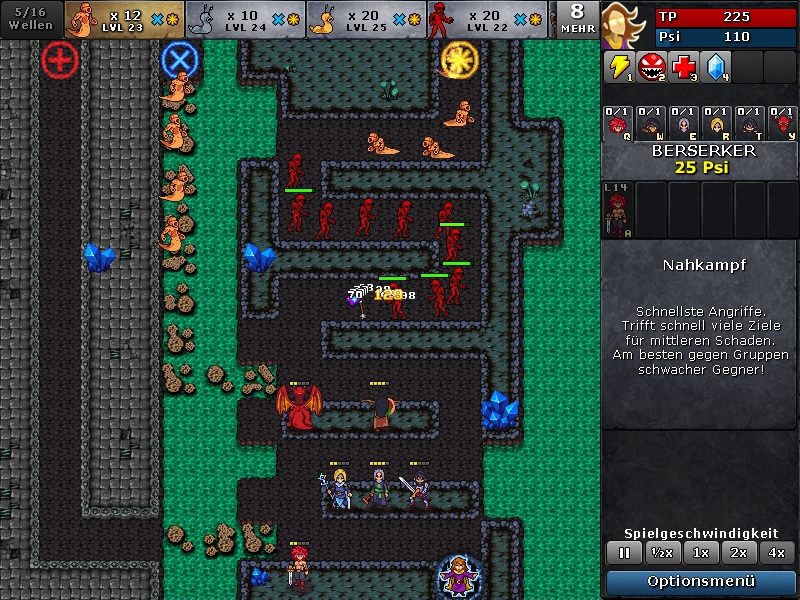Switch game speed to 2x
This screenshot has width=800, height=600.
tap(739, 552)
